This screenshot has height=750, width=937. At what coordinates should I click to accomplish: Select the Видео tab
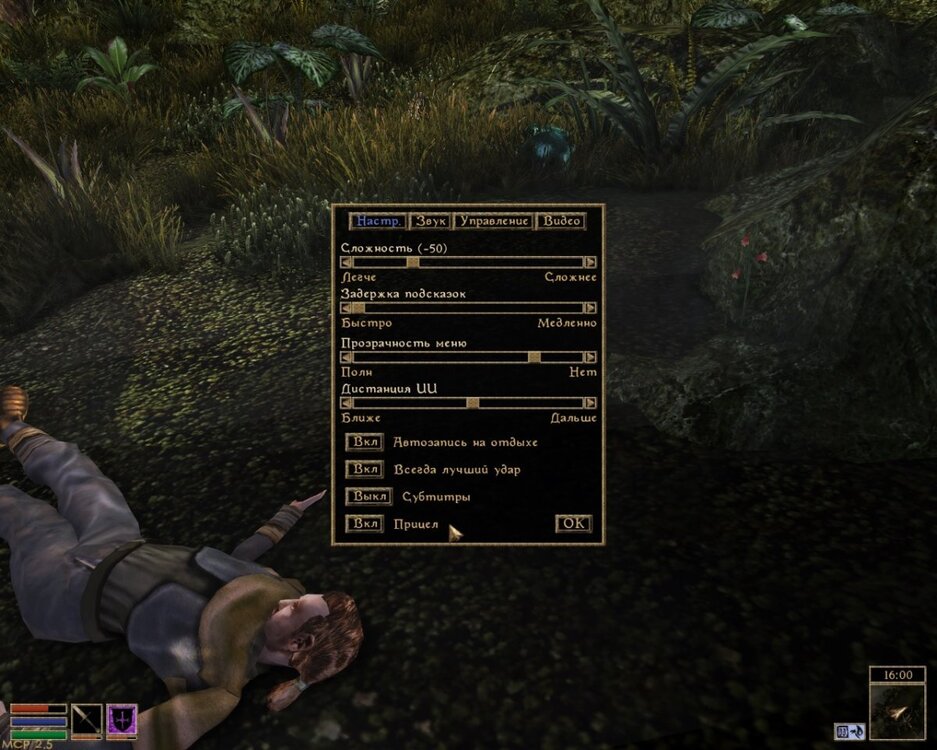(x=561, y=221)
